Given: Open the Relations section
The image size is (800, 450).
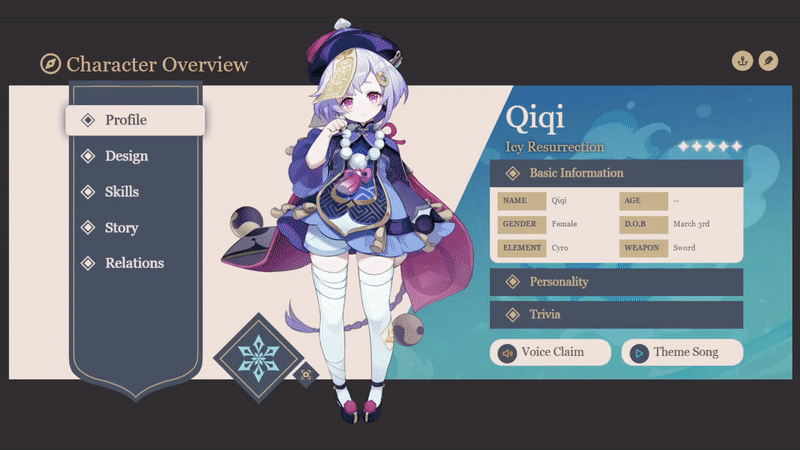Looking at the screenshot, I should 134,263.
